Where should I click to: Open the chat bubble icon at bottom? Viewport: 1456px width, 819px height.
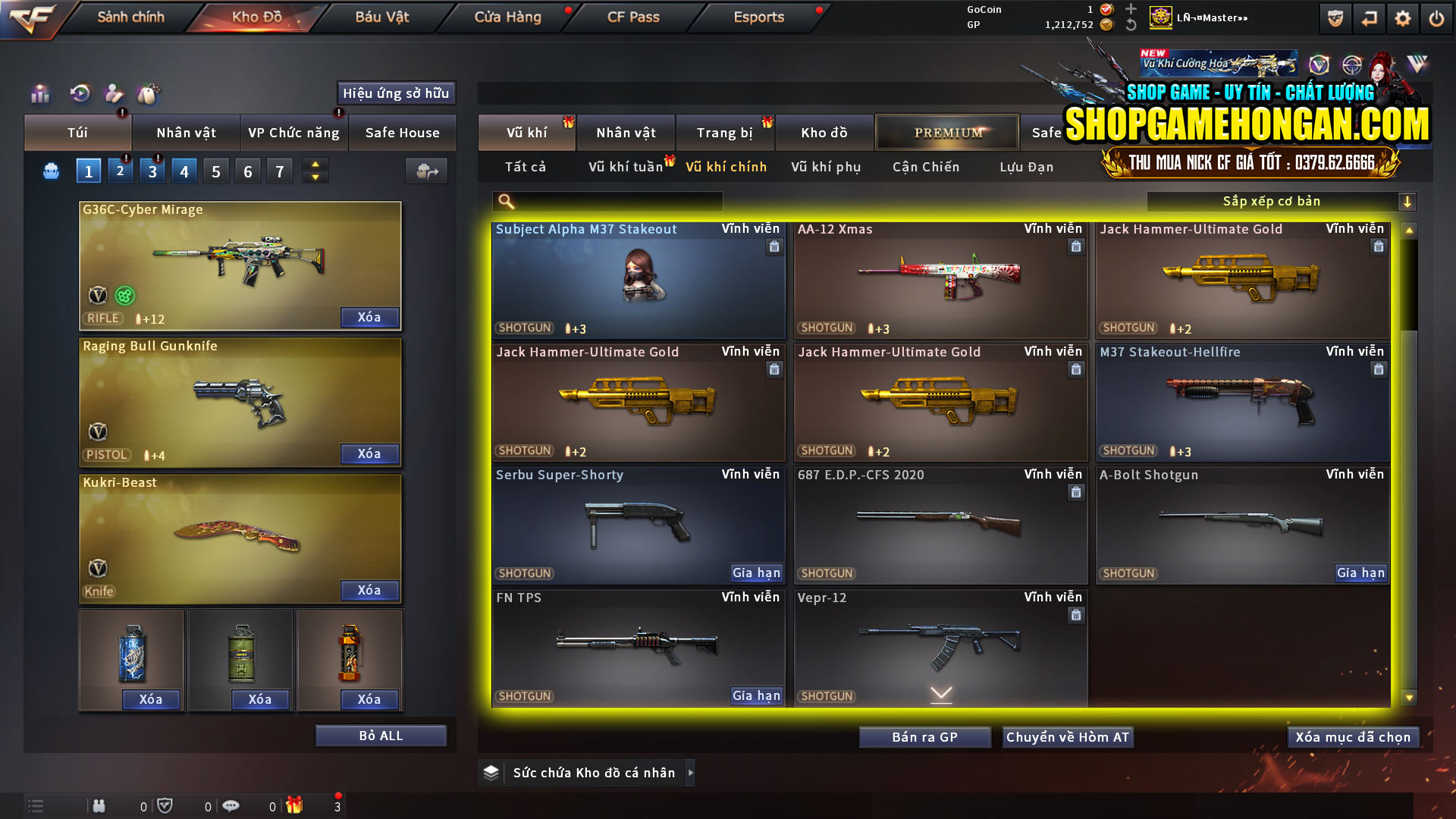[x=231, y=805]
